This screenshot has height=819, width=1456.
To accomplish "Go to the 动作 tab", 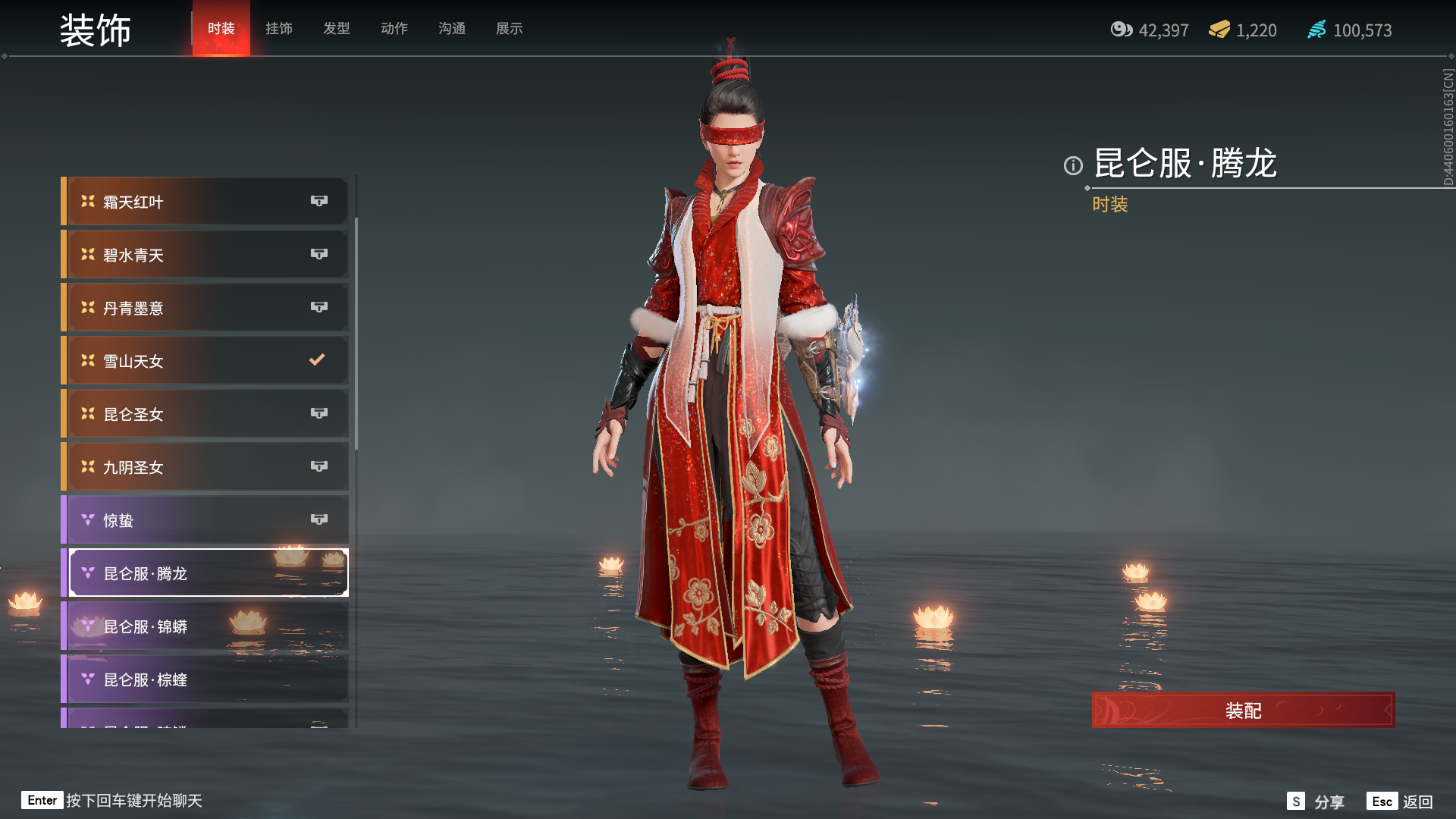I will 394,29.
